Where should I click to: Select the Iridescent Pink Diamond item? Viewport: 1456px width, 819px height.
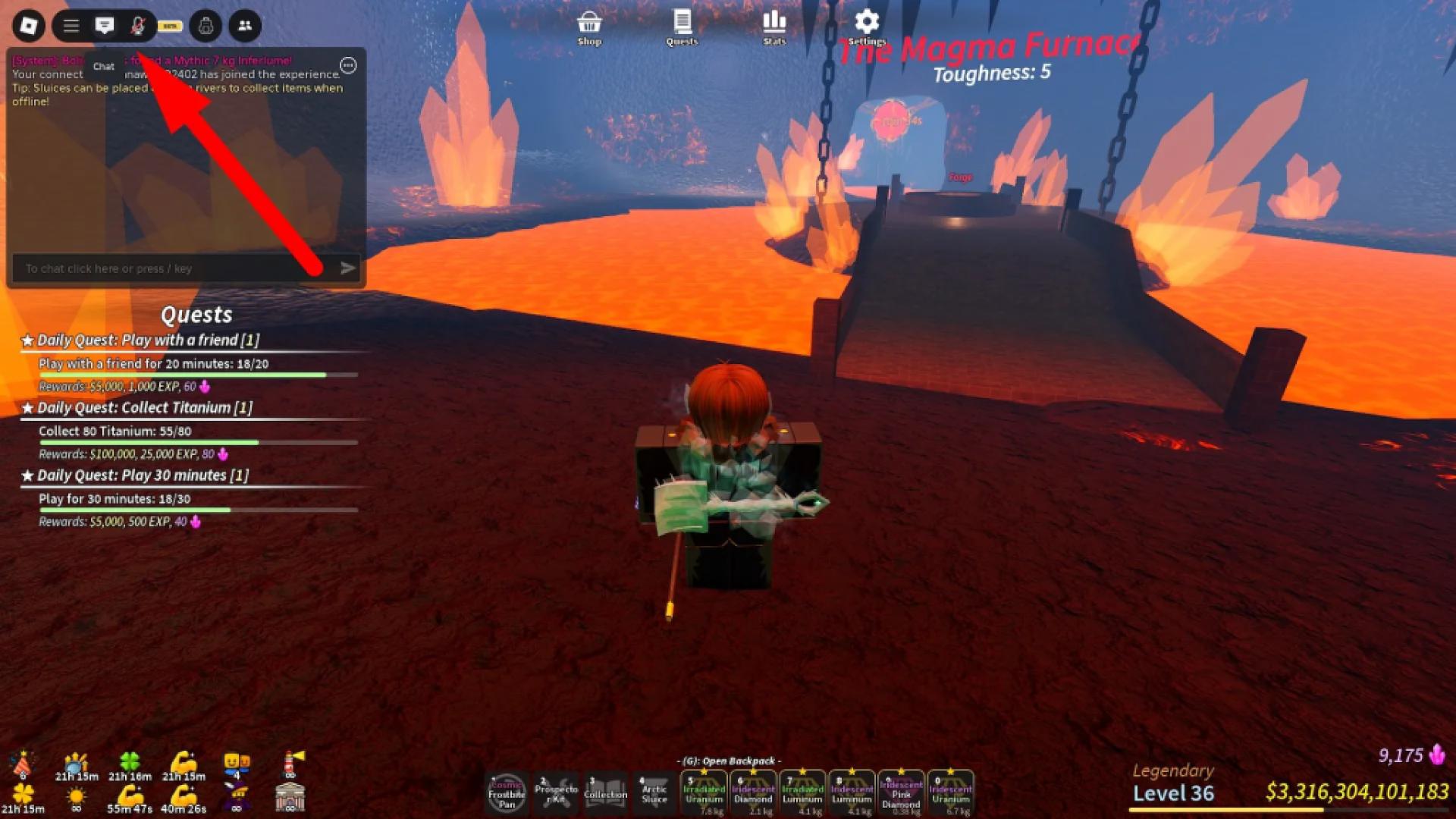pos(901,792)
